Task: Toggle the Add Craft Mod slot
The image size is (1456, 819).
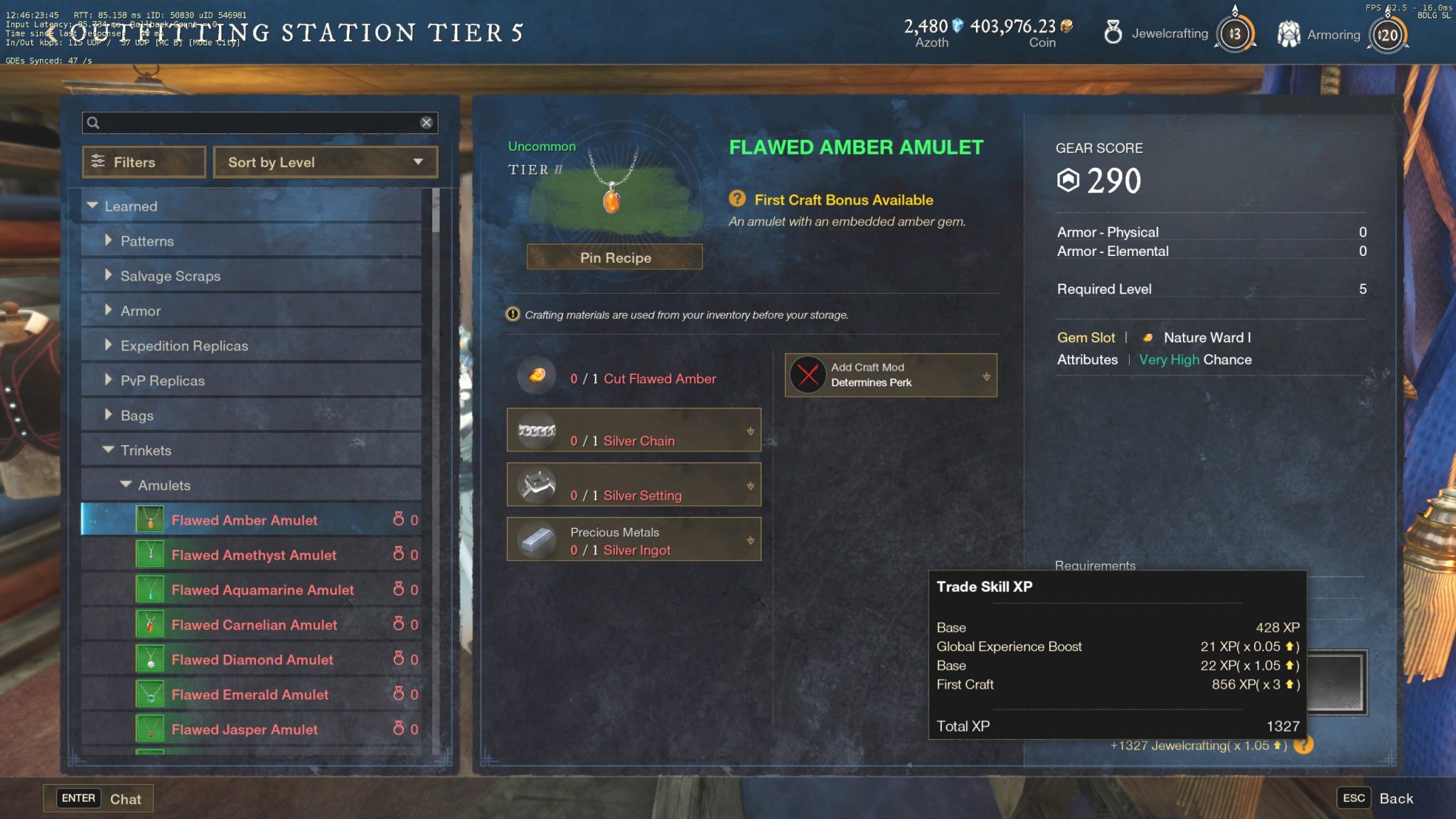Action: tap(889, 375)
